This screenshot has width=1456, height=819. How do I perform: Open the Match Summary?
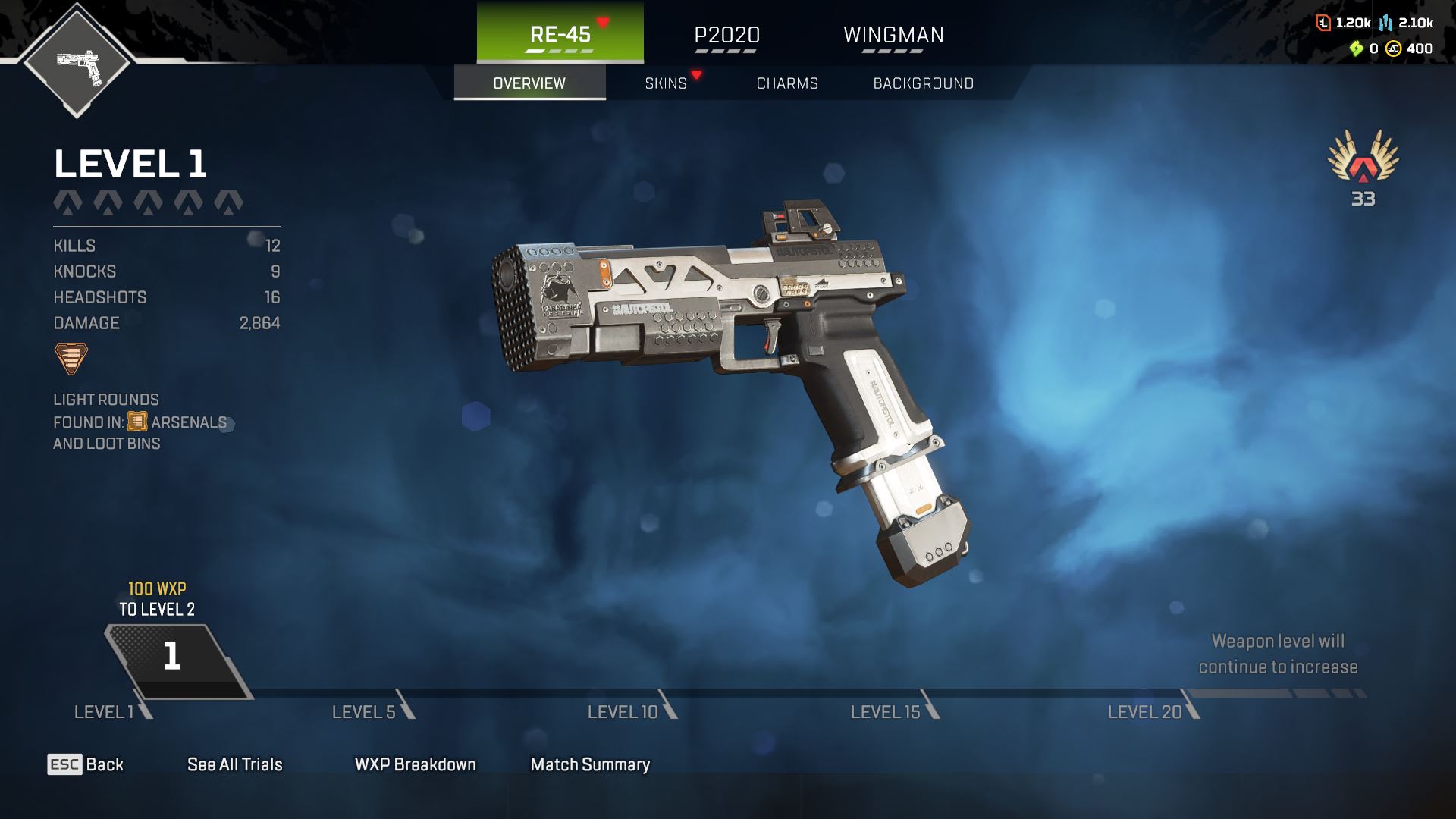[590, 764]
